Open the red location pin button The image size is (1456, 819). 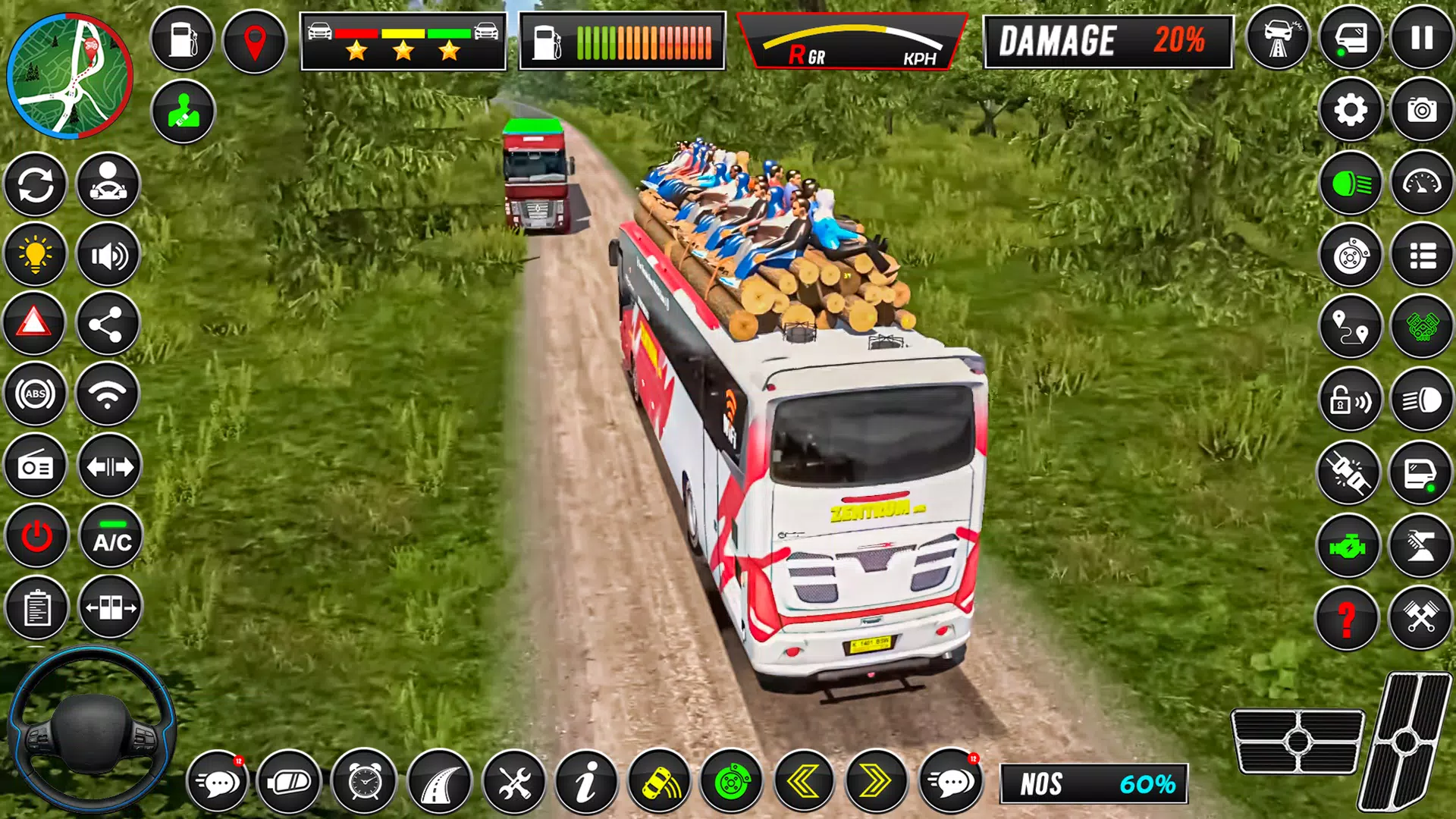255,41
